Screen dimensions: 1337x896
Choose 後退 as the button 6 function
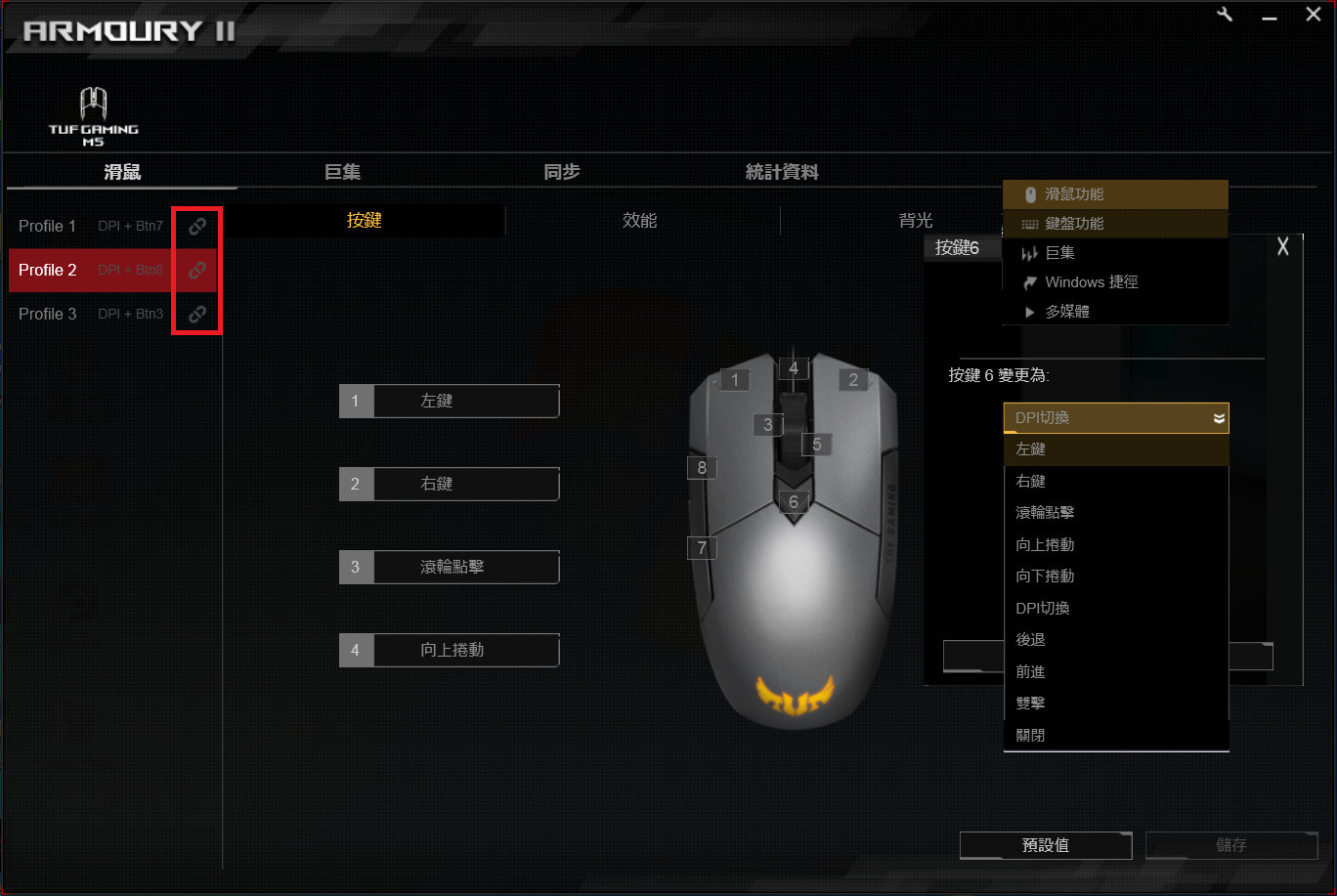1031,639
